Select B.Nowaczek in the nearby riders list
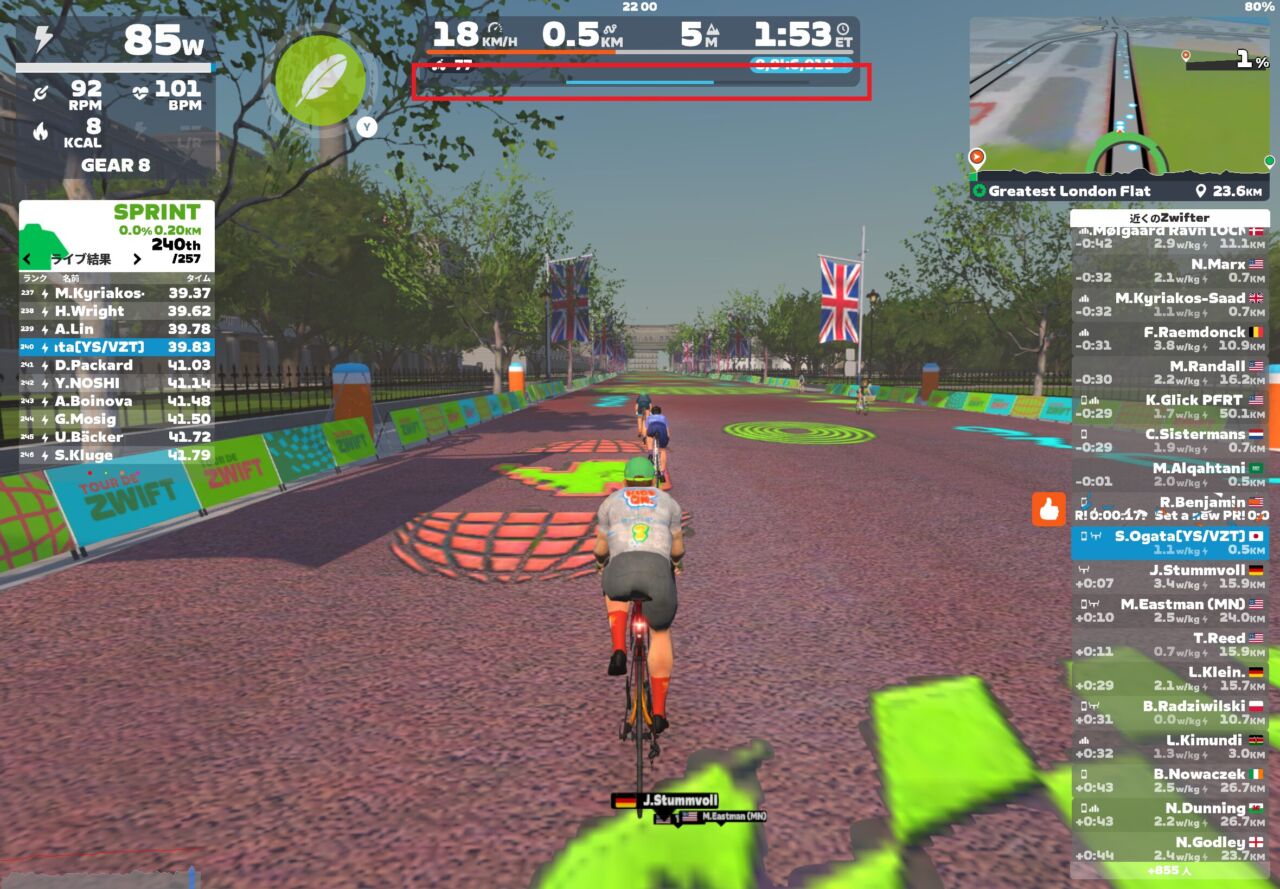This screenshot has height=889, width=1280. [x=1170, y=781]
